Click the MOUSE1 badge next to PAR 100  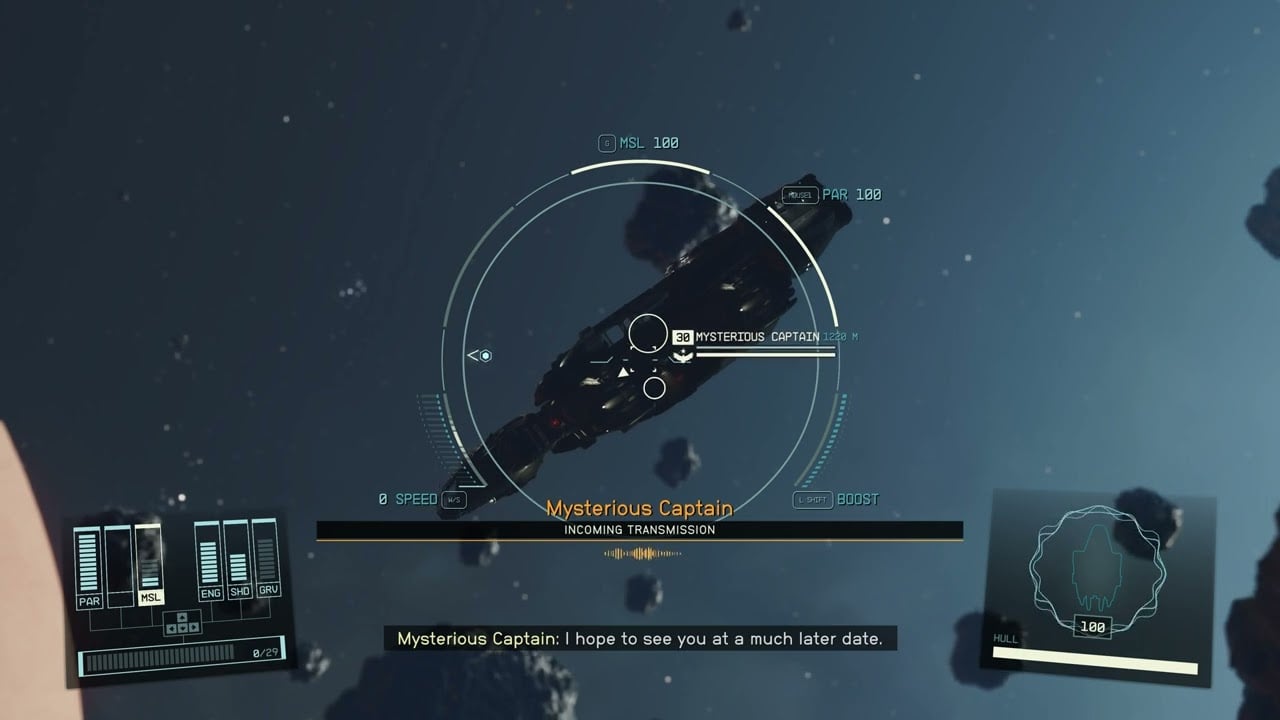800,193
